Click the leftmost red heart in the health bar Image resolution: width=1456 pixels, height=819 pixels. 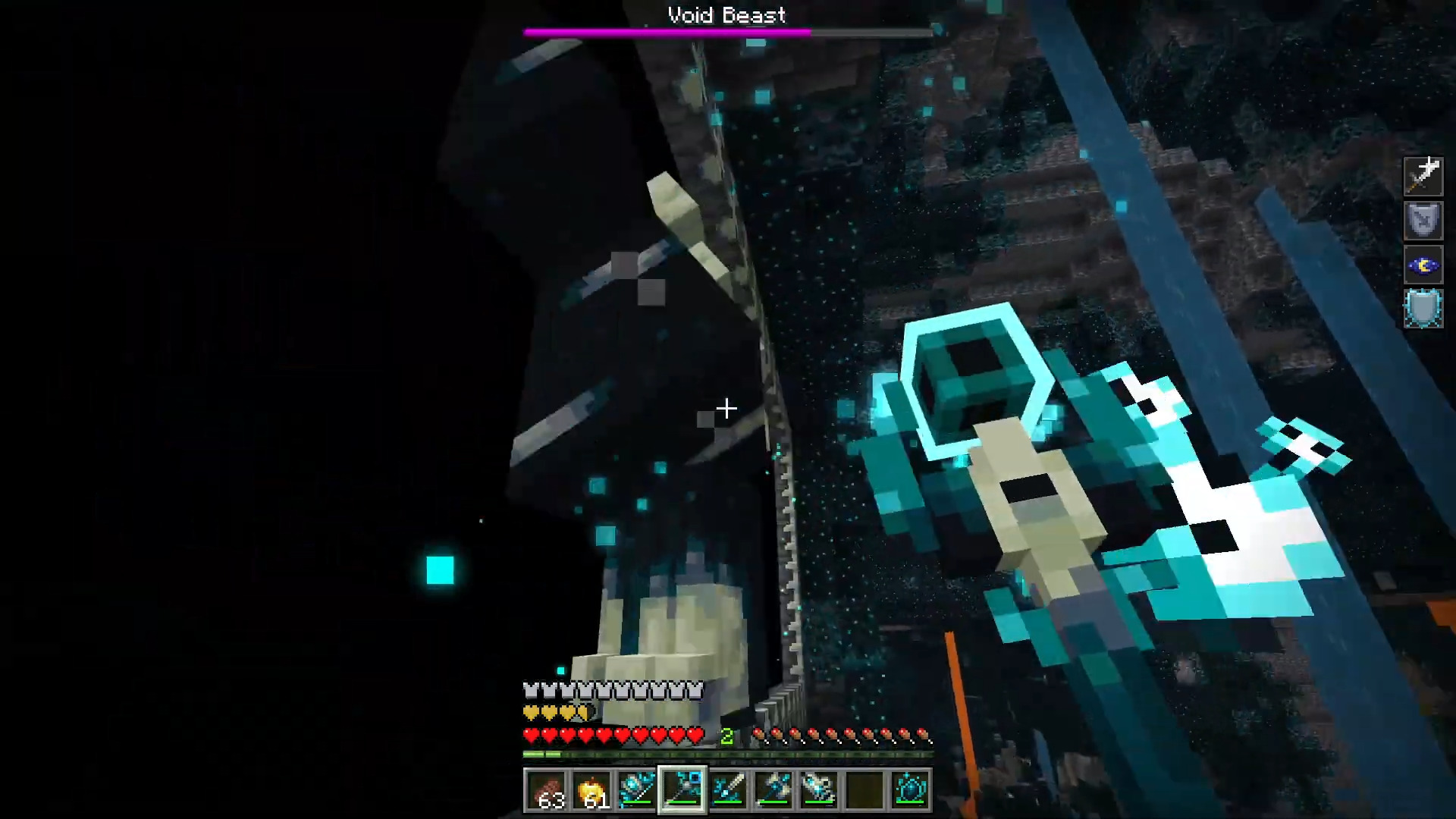pyautogui.click(x=530, y=735)
